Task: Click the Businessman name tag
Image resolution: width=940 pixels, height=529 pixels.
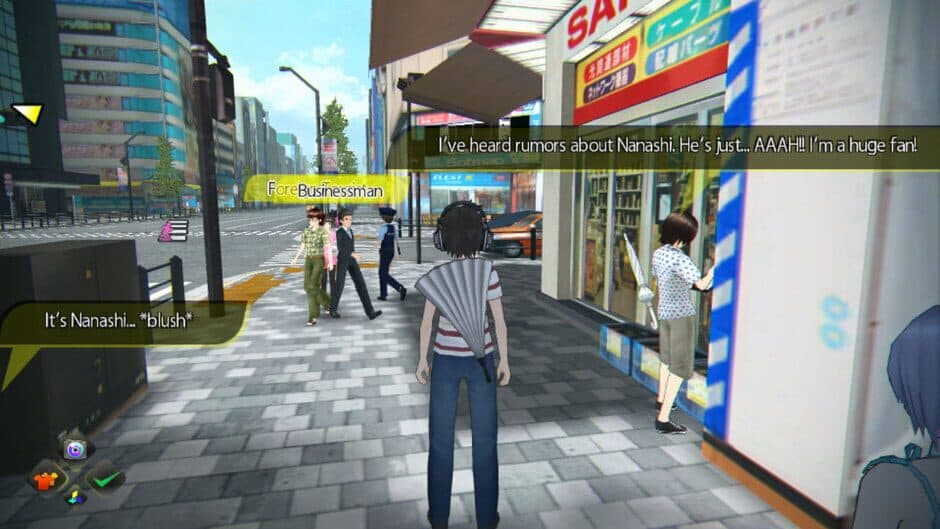Action: pyautogui.click(x=325, y=187)
